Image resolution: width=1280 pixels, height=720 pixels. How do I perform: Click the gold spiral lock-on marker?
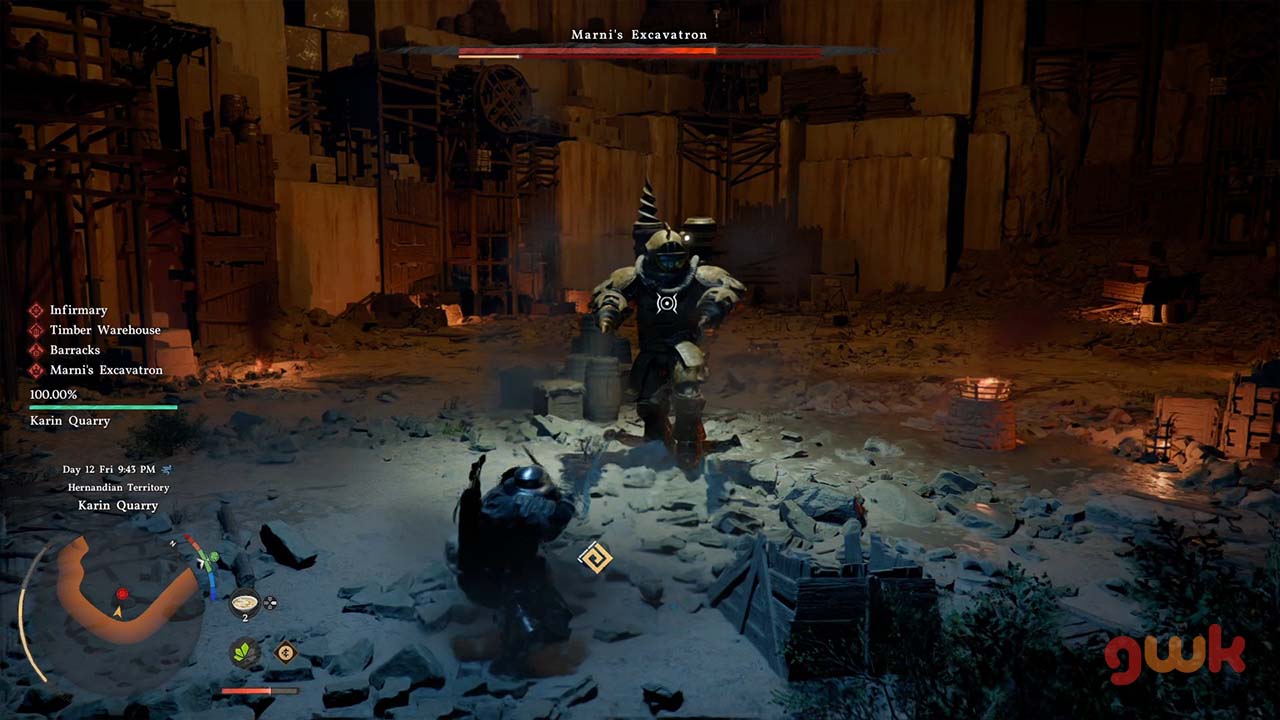(x=595, y=558)
